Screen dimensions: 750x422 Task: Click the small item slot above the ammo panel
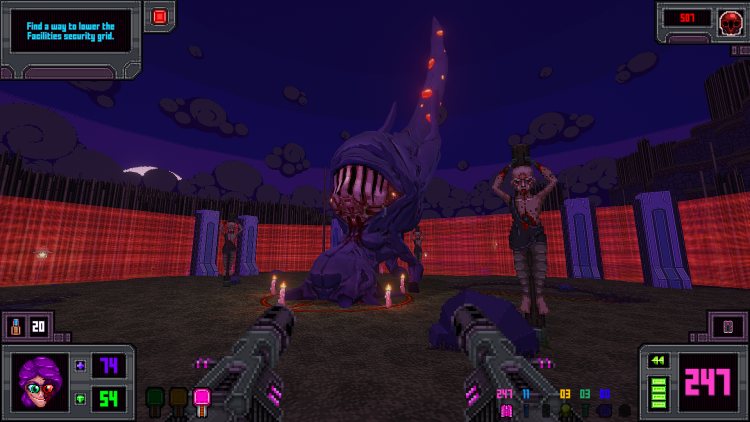727,326
